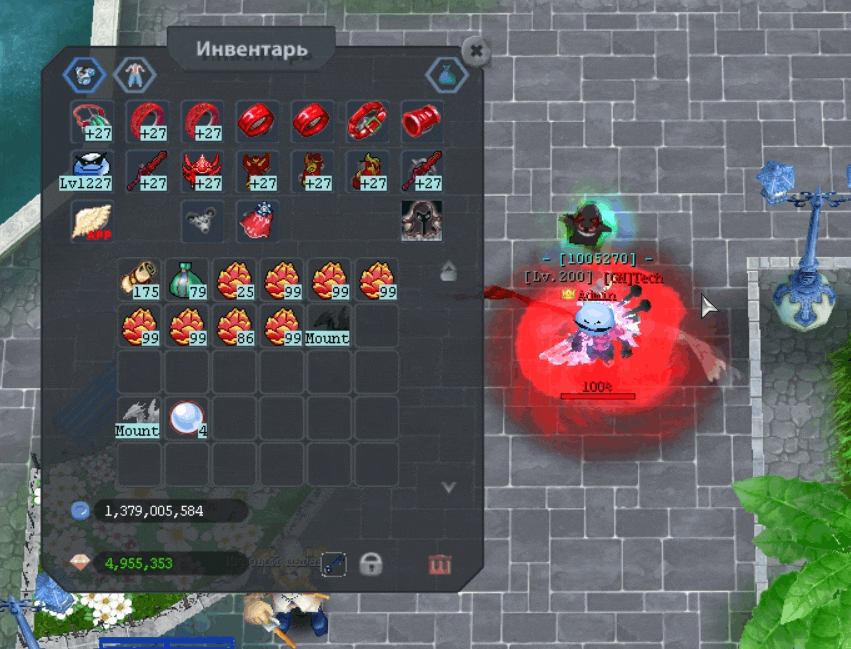Click the inventory scroll-down arrow
Viewport: 851px width, 649px height.
pyautogui.click(x=449, y=487)
